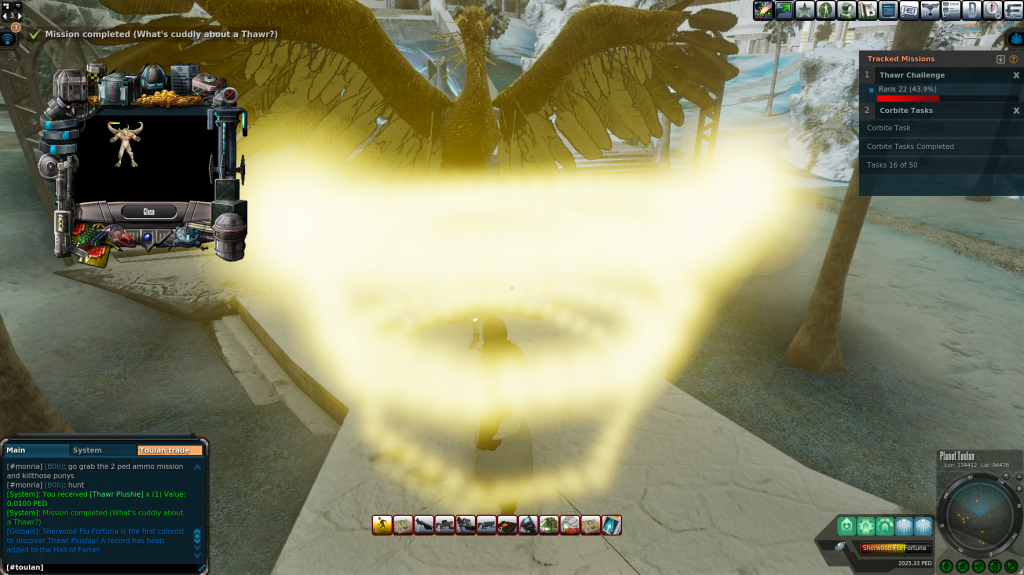The width and height of the screenshot is (1024, 575).
Task: Remove the Corbite Tasks tracked mission
Action: [1016, 110]
